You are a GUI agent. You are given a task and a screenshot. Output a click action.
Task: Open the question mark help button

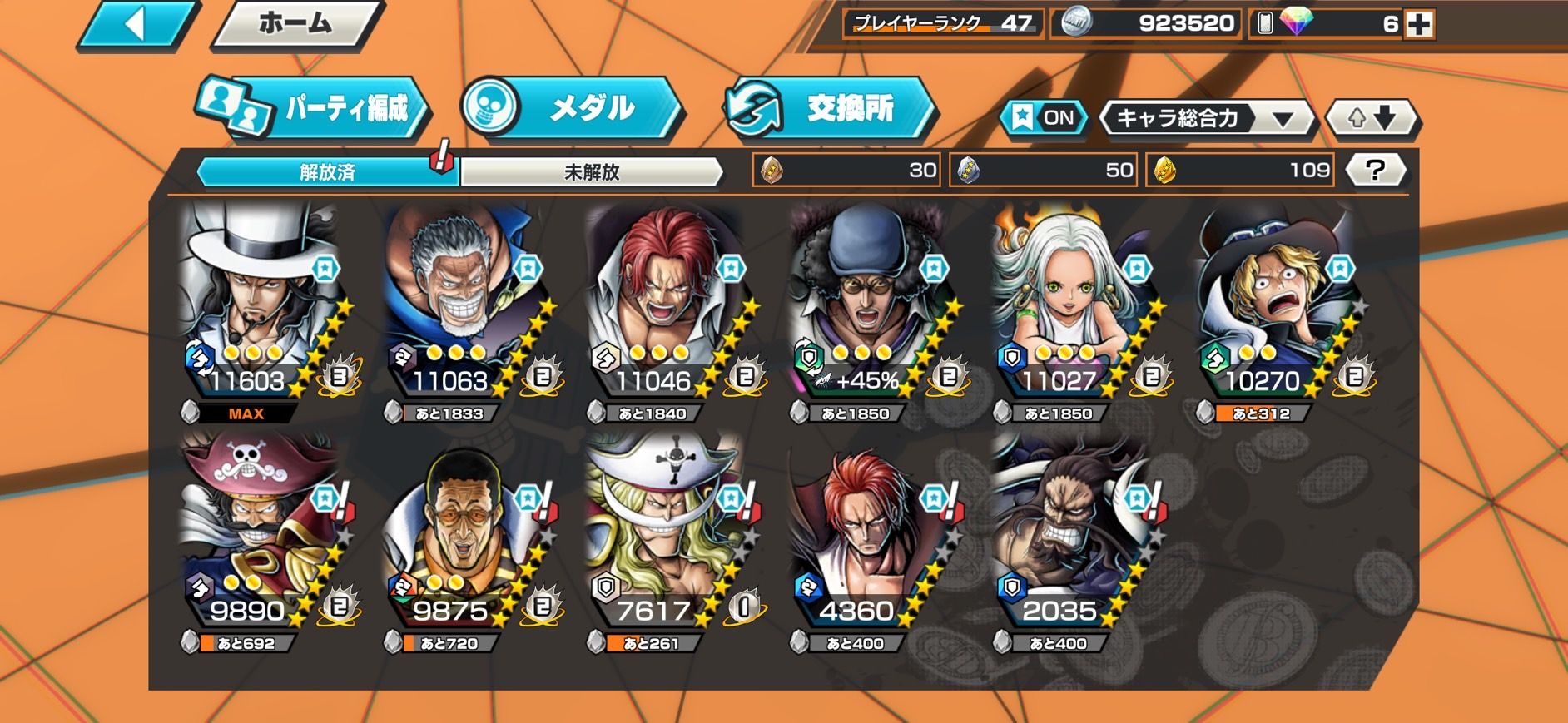point(1375,171)
